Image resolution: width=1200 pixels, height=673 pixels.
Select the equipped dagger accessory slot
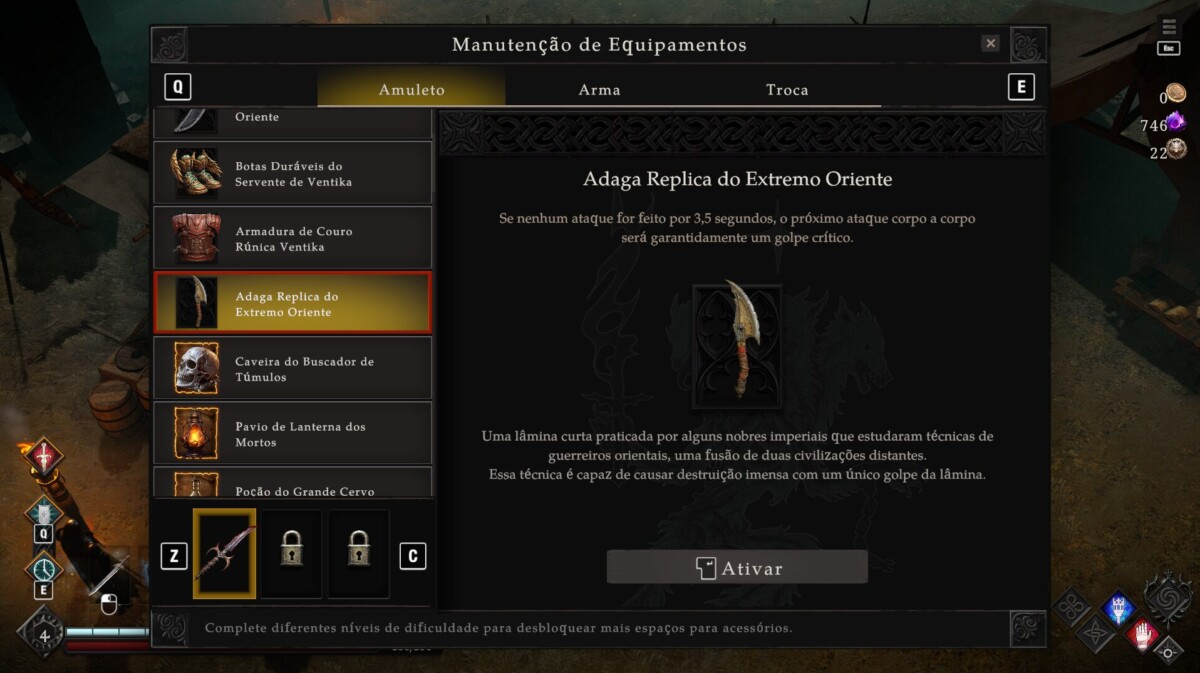pyautogui.click(x=224, y=554)
